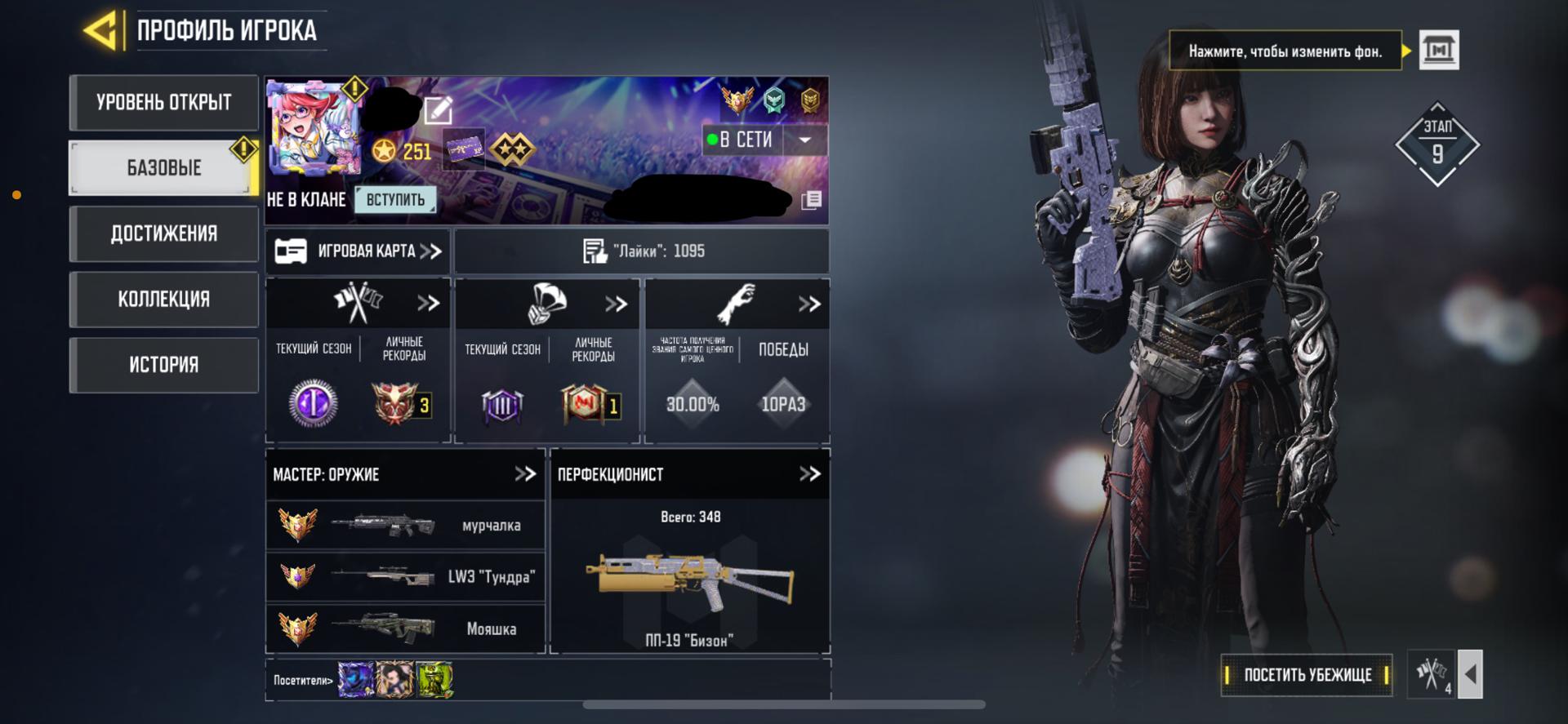
Task: Edit the player name with pencil icon
Action: click(438, 109)
